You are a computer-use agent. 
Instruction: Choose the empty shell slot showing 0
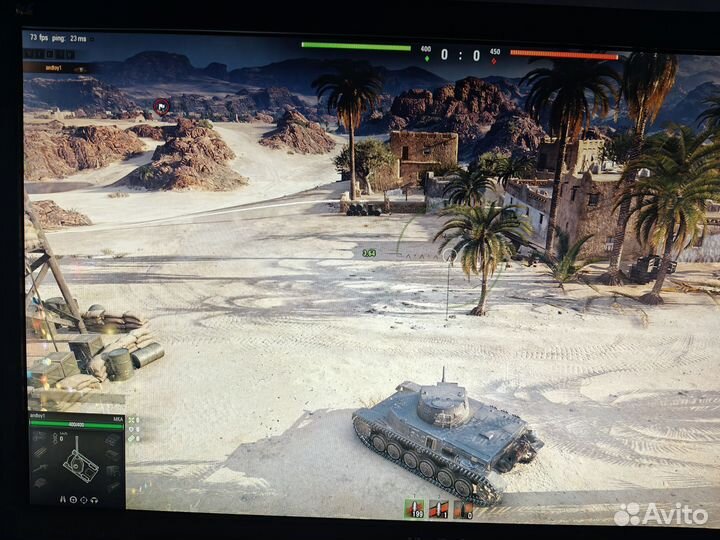point(462,510)
